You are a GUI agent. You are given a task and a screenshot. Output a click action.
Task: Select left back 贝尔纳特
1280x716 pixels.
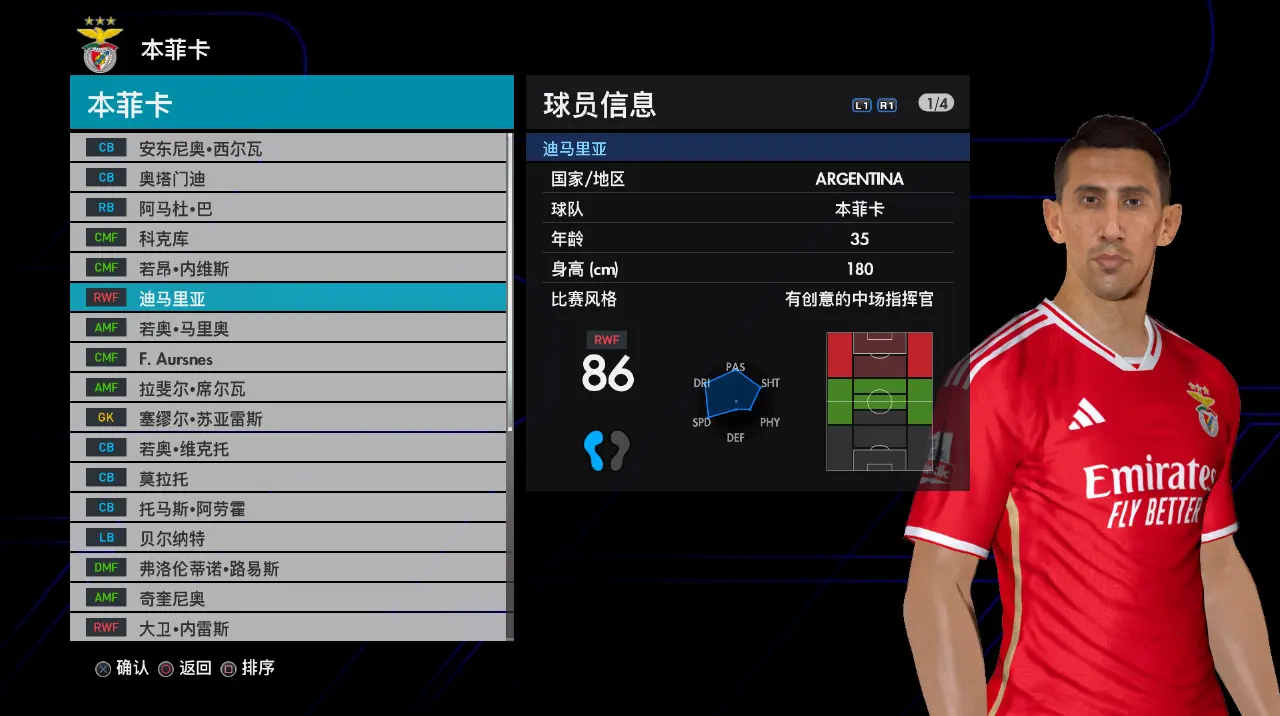pyautogui.click(x=288, y=538)
